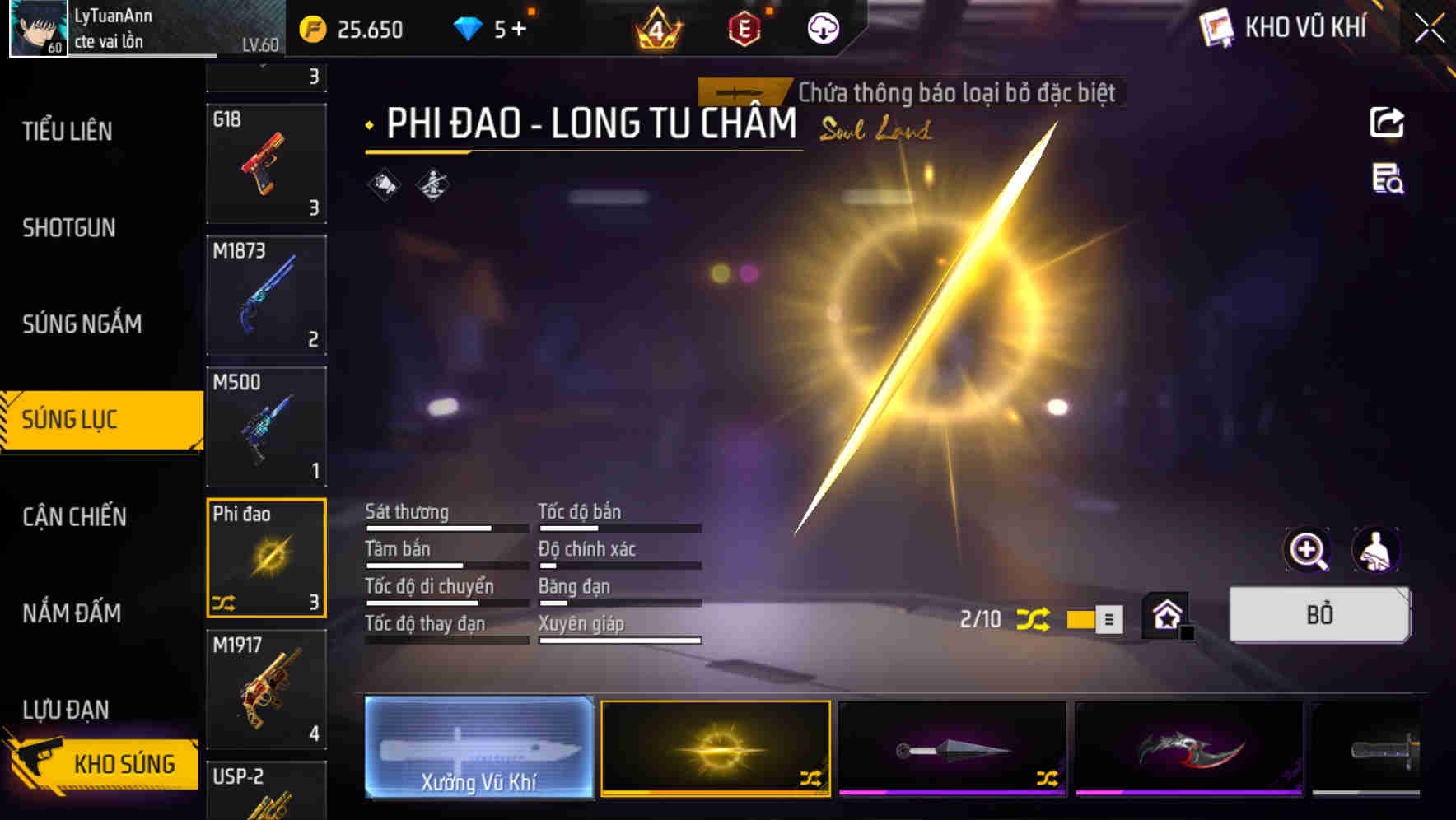Click the share icon at top right
The height and width of the screenshot is (820, 1456).
click(x=1388, y=122)
